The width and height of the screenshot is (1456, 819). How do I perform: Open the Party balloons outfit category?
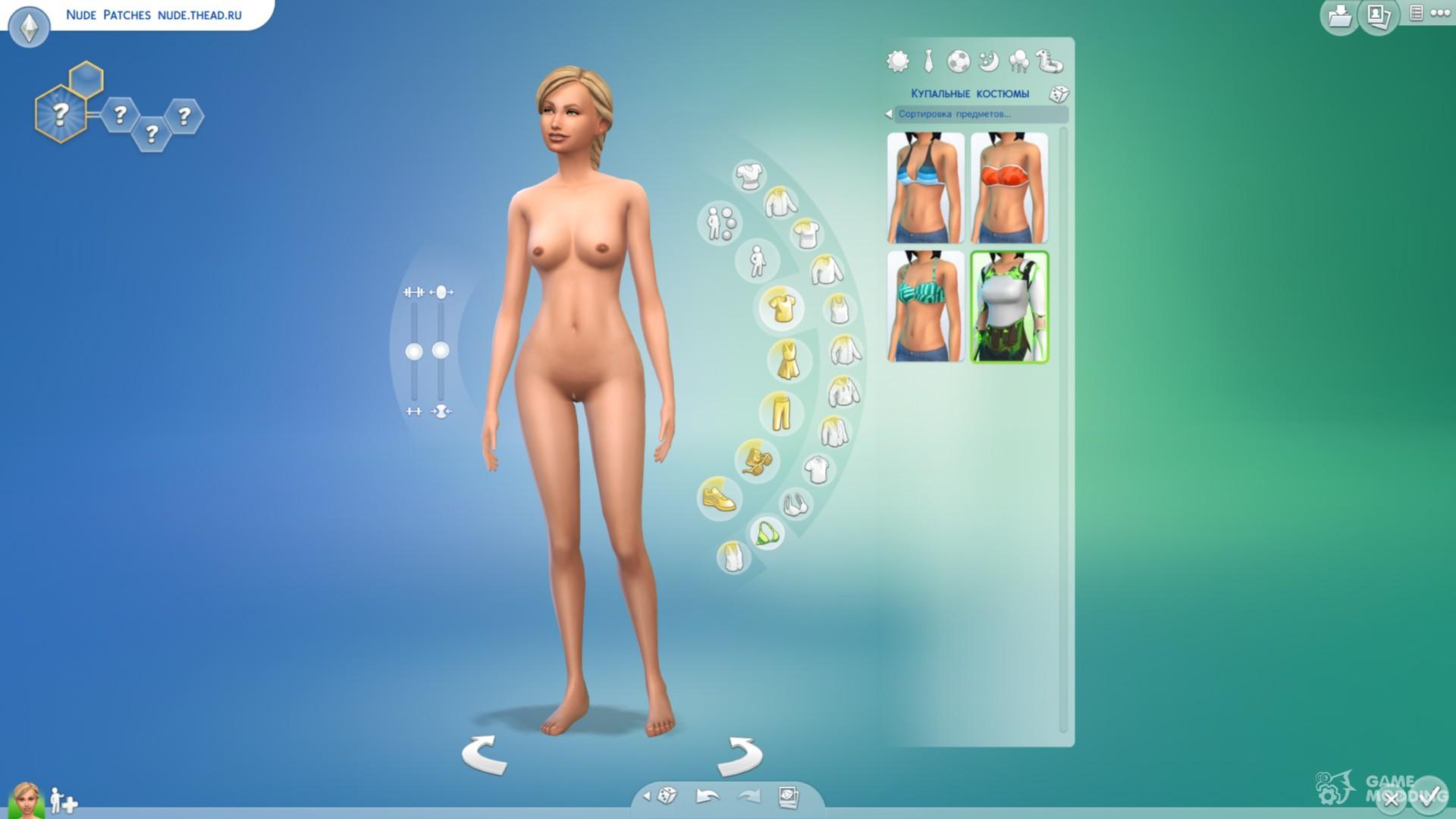[x=1019, y=61]
